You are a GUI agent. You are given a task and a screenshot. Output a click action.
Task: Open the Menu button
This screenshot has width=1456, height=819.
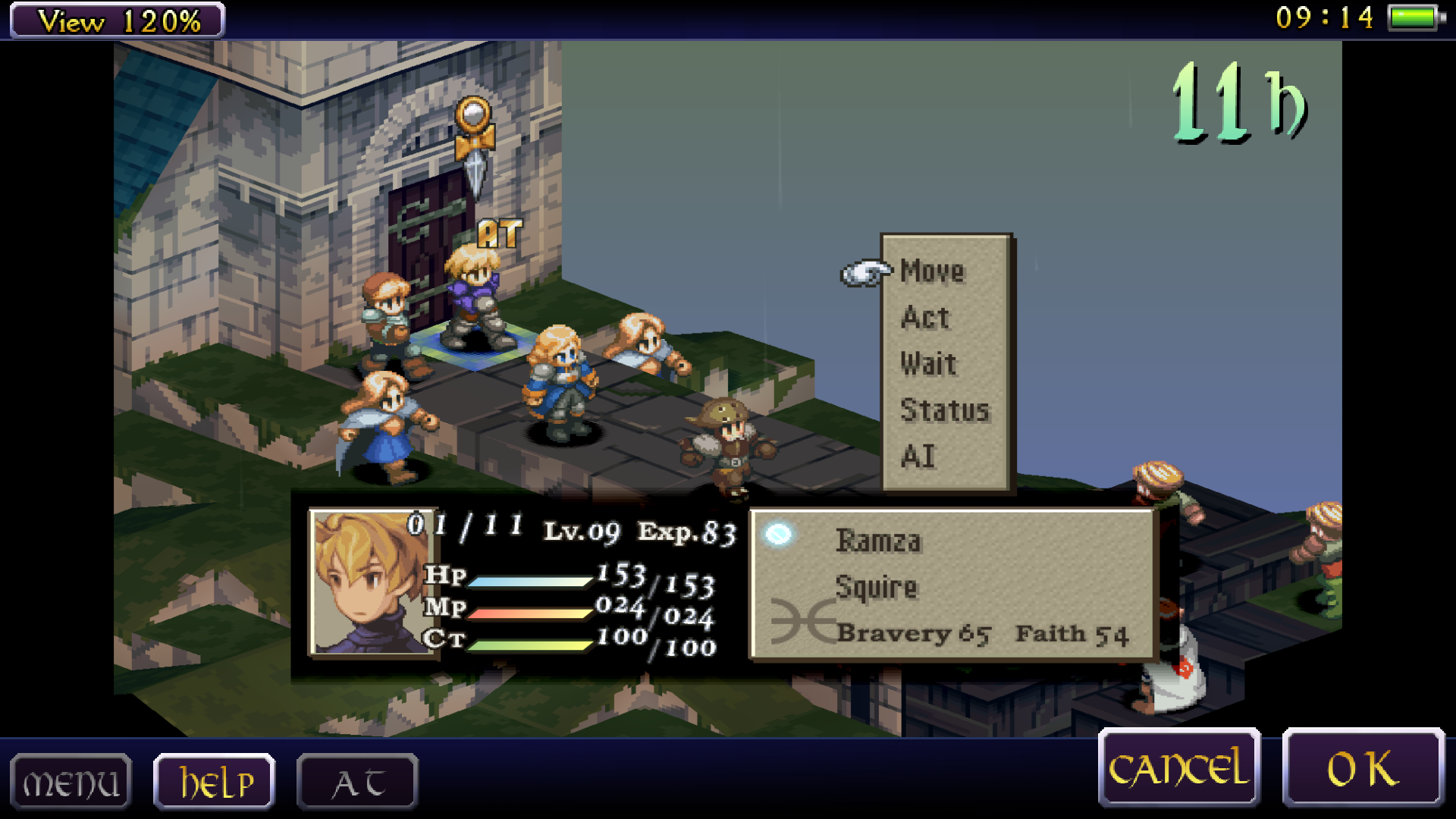click(71, 782)
